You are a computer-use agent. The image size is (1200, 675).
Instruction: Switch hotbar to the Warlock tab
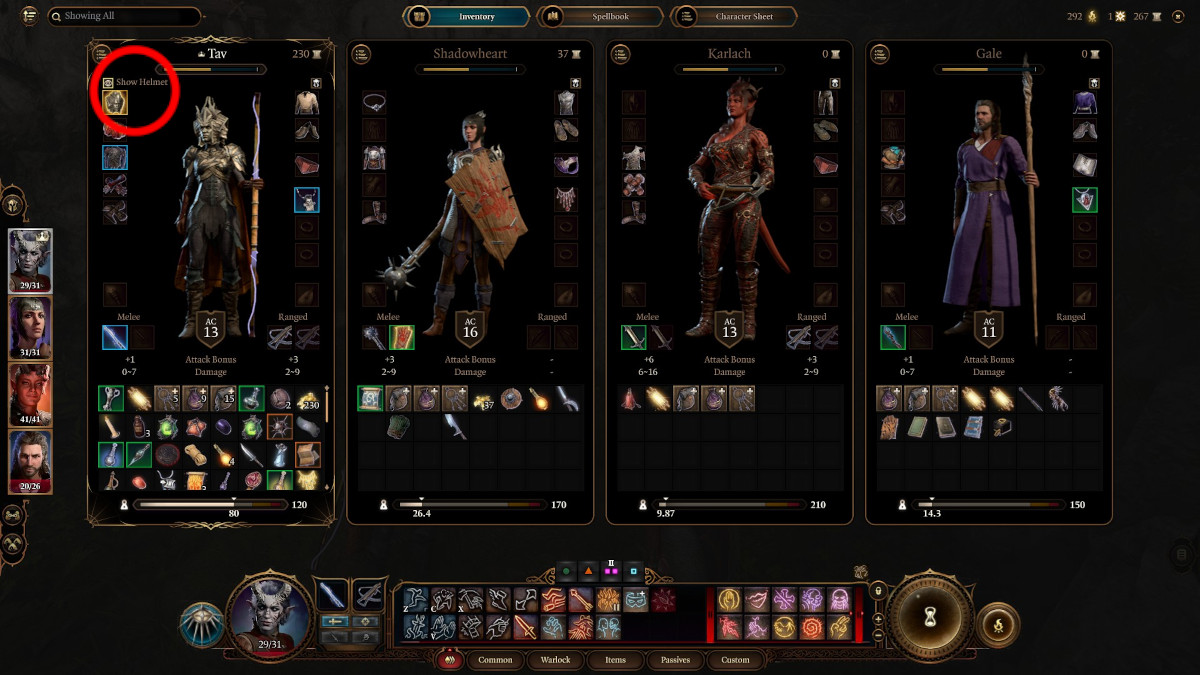point(555,660)
